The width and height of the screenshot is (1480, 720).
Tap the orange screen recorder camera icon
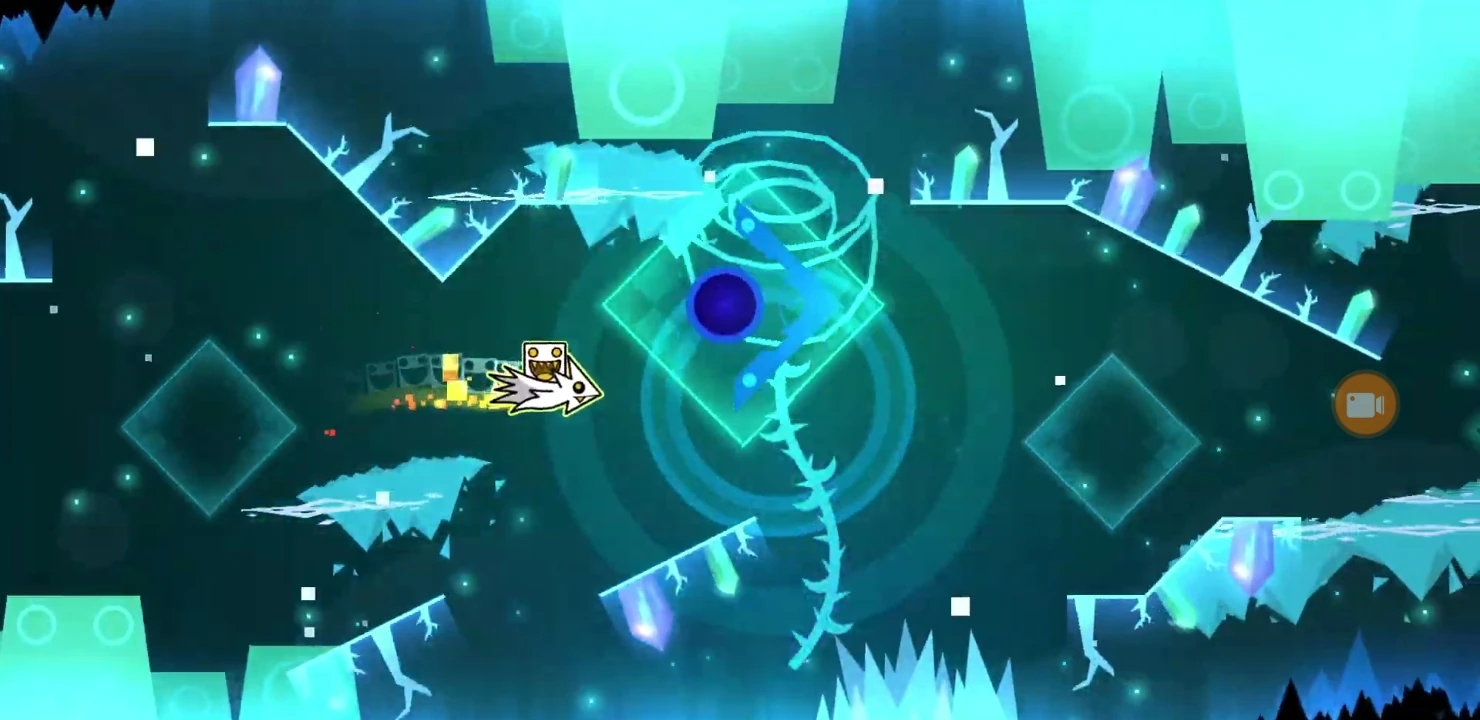click(1366, 403)
